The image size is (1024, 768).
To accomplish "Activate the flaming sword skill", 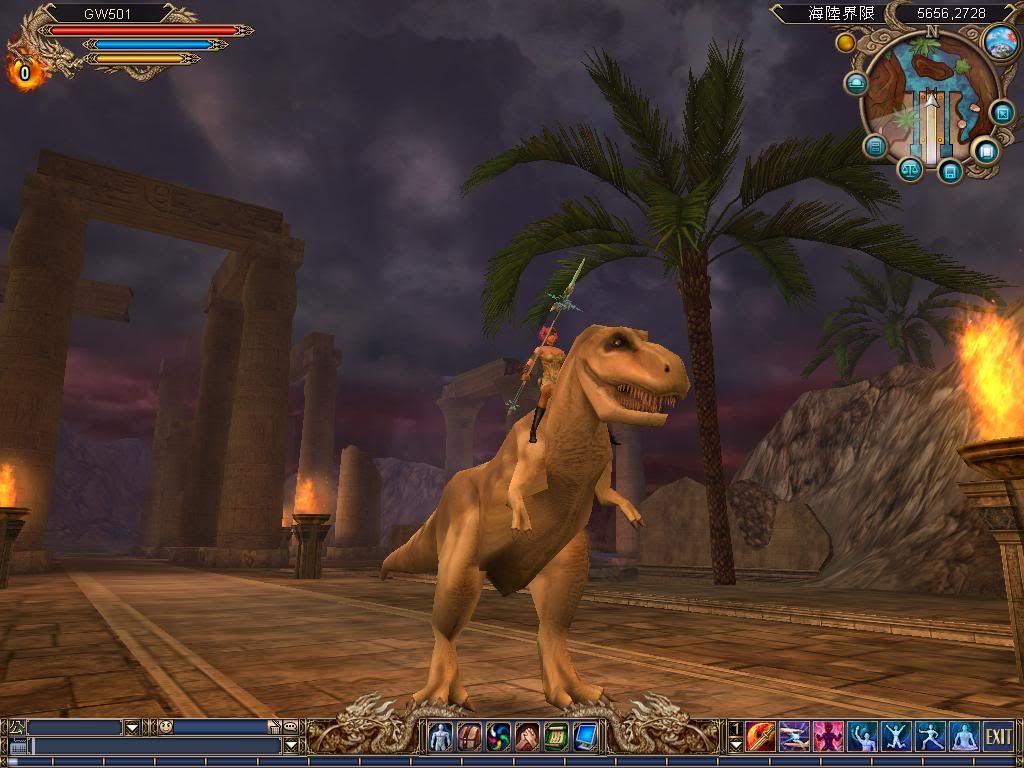I will coord(761,737).
